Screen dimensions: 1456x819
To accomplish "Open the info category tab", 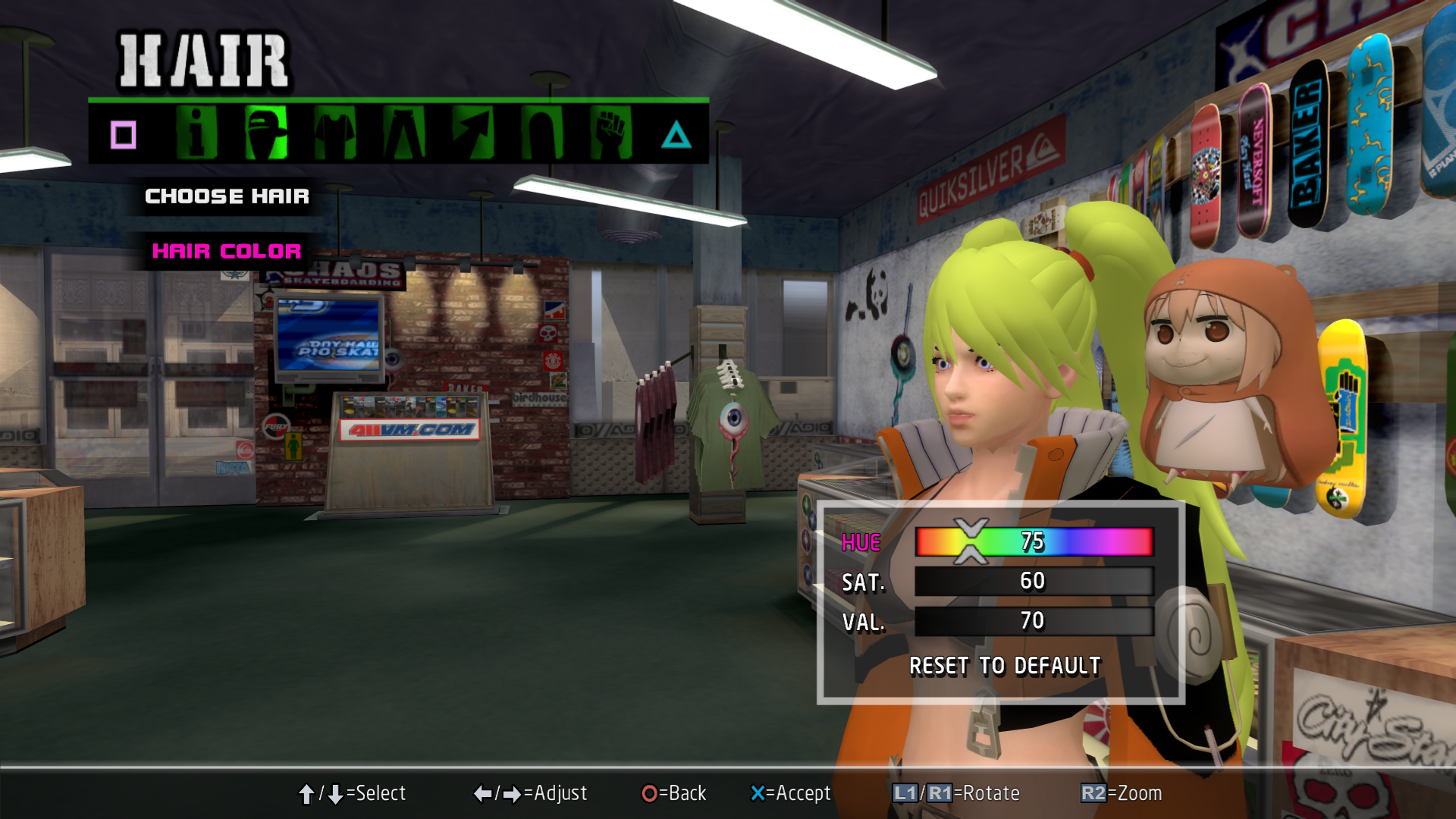I will 196,133.
